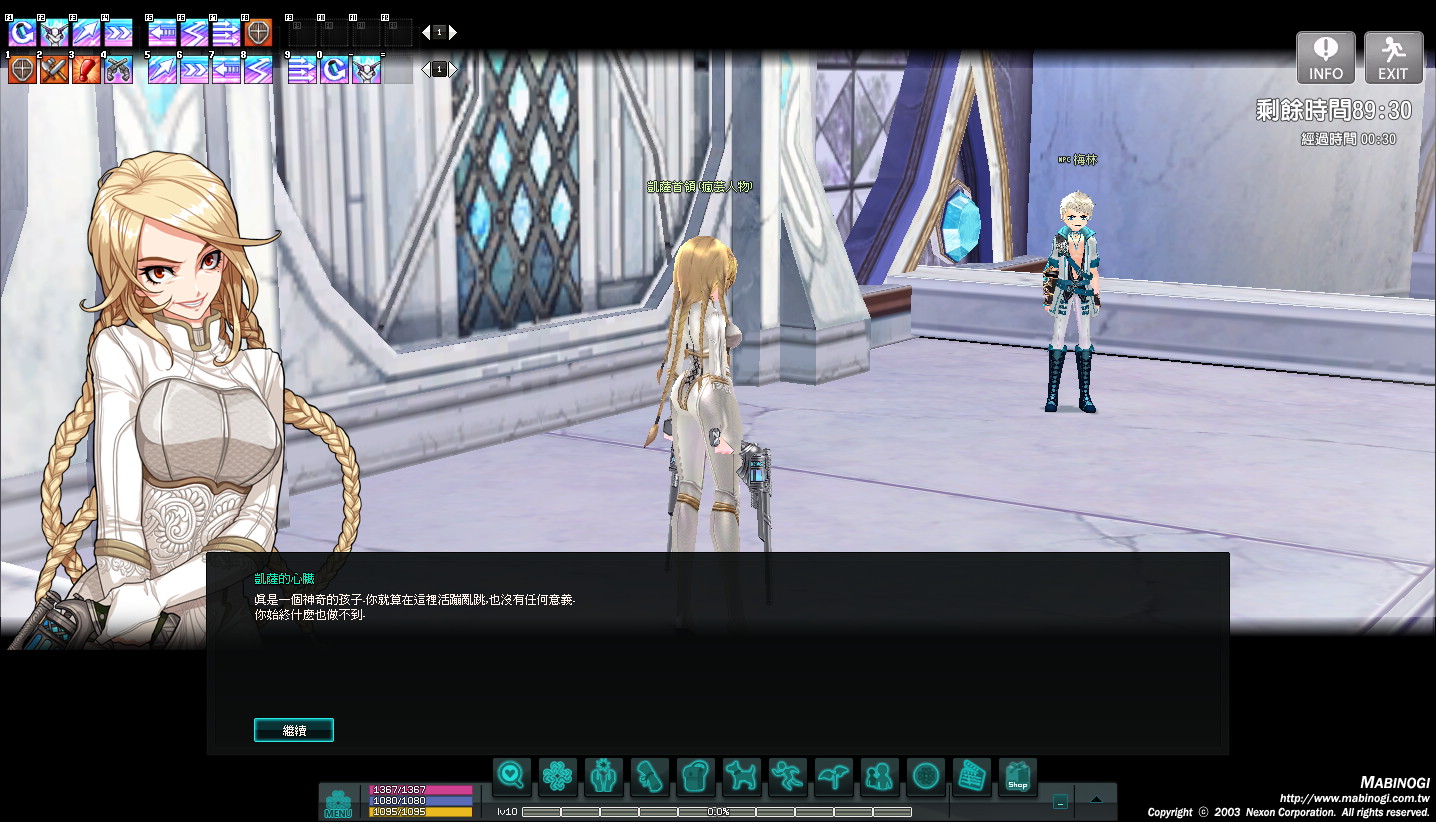Image resolution: width=1436 pixels, height=822 pixels.
Task: Open the Shop icon
Action: pyautogui.click(x=1017, y=777)
